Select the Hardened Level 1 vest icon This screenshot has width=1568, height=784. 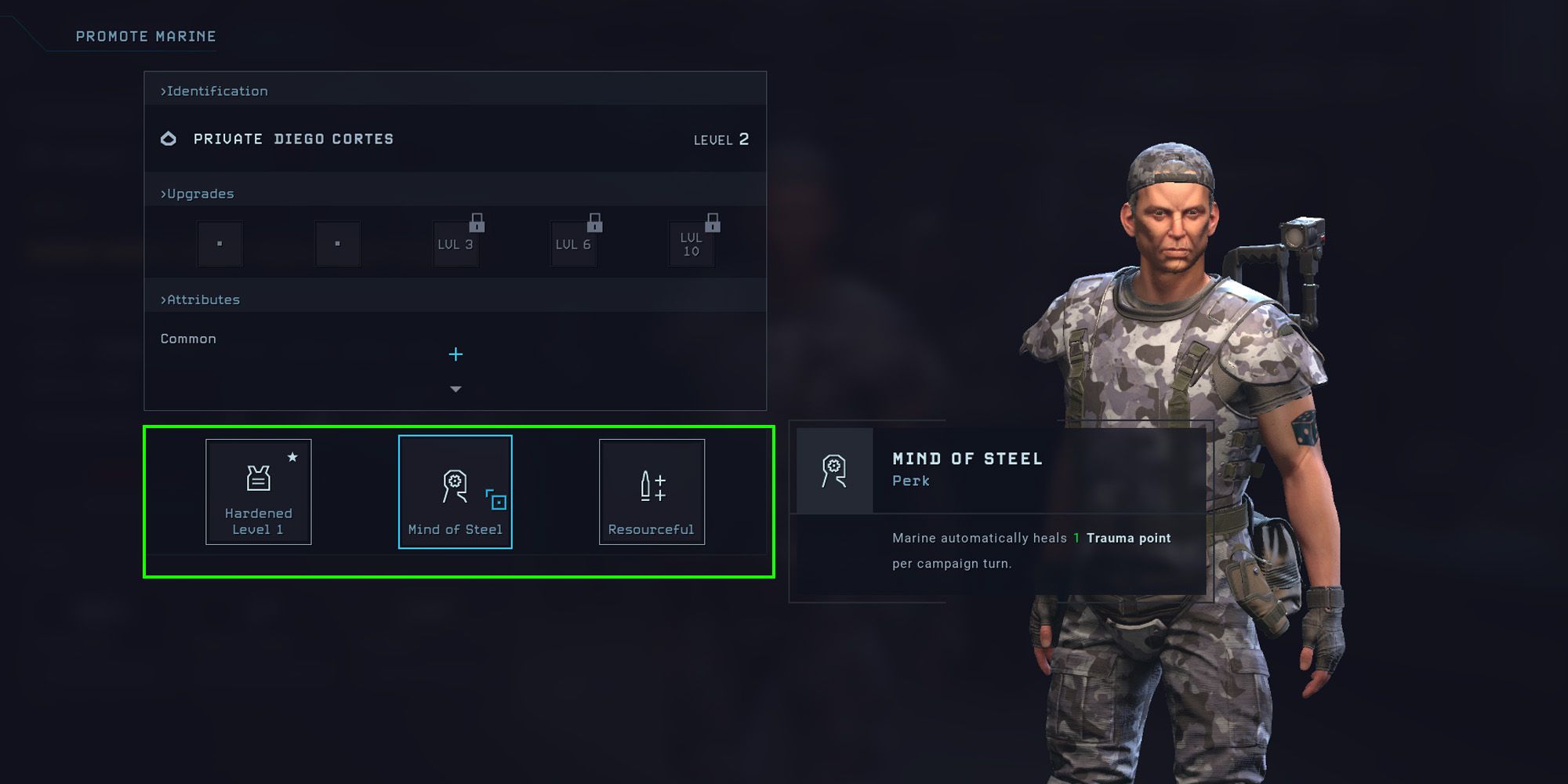click(x=259, y=480)
